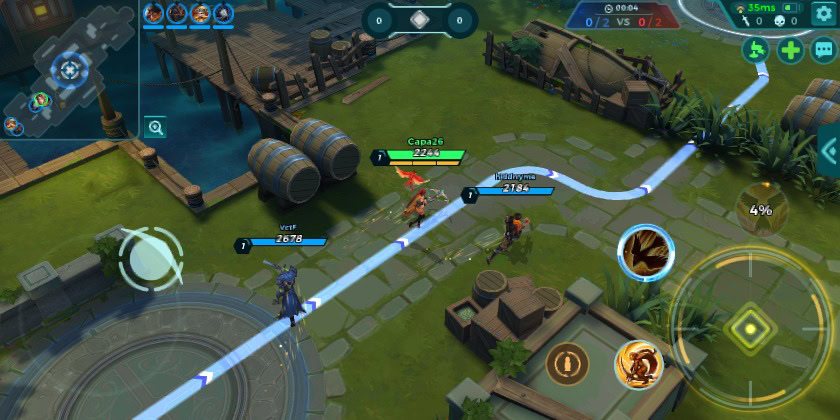Viewport: 840px width, 420px height.
Task: Expand the side panel arrow tab
Action: pyautogui.click(x=829, y=151)
